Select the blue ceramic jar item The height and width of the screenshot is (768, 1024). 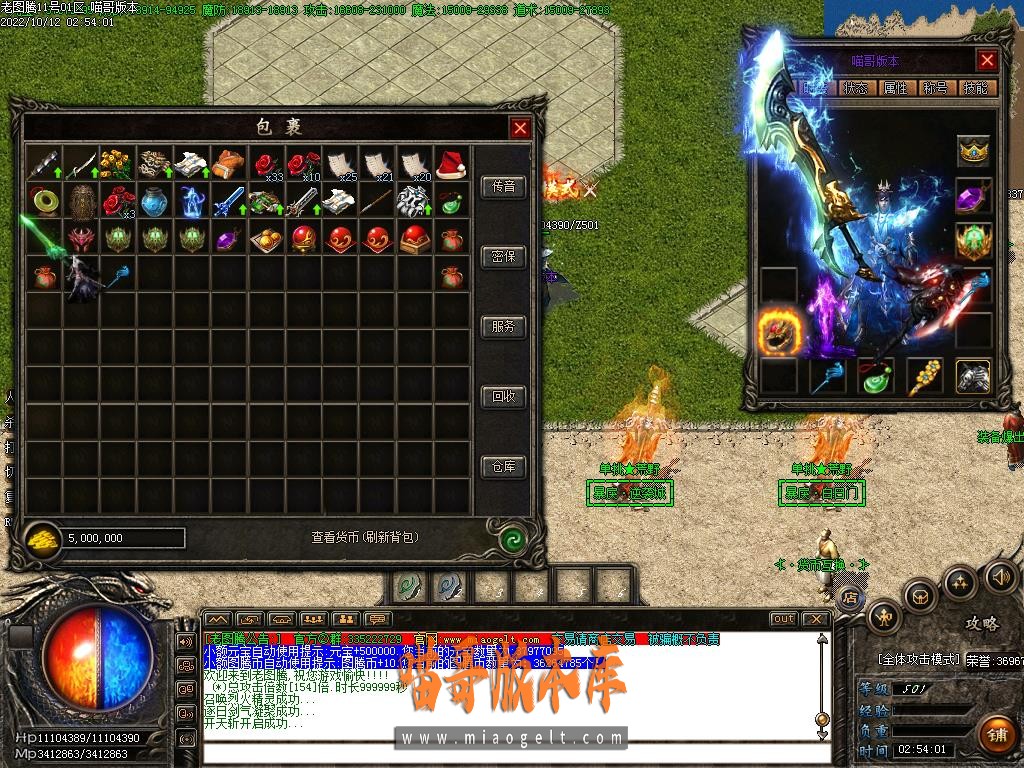tap(154, 201)
